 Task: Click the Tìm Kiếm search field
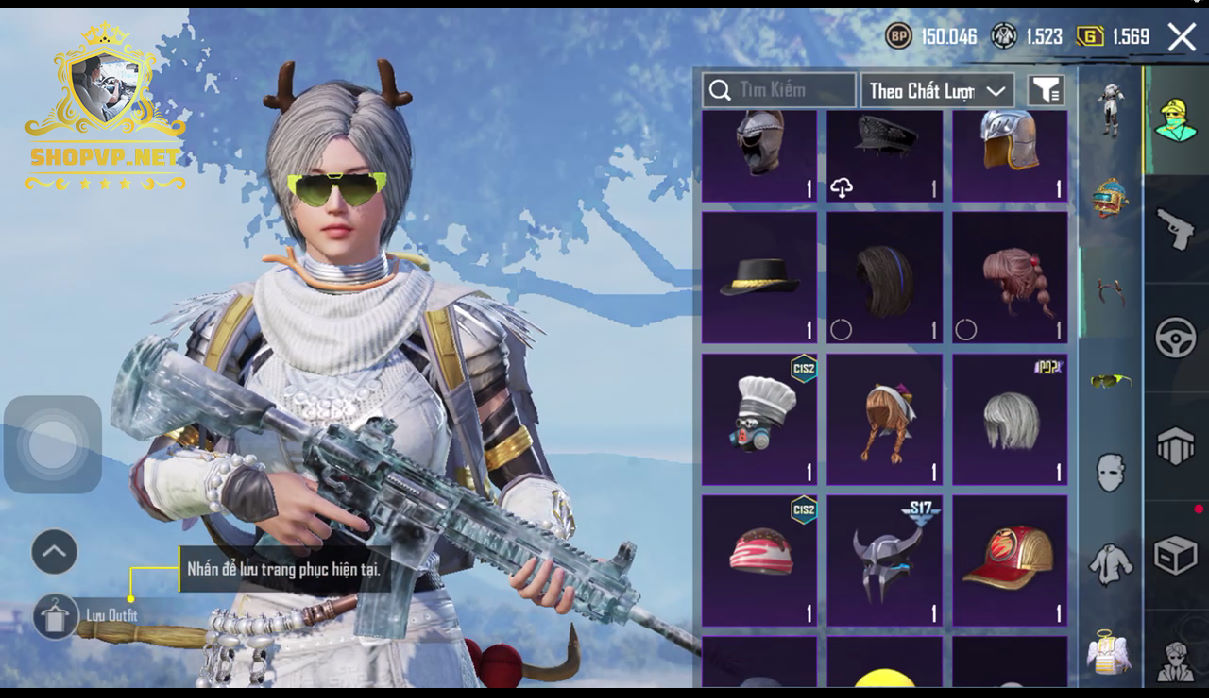tap(780, 90)
